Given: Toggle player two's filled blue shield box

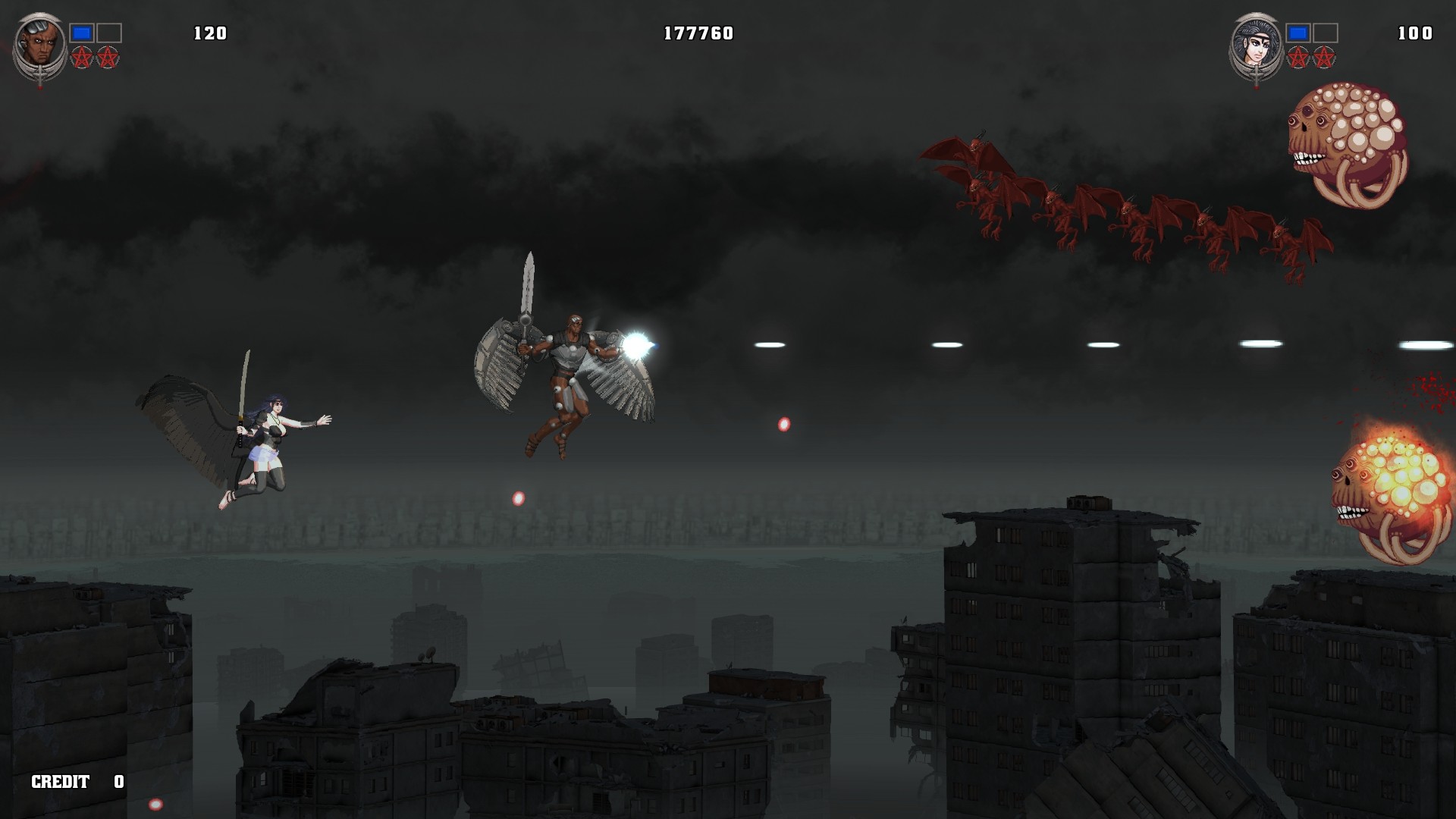Looking at the screenshot, I should coord(1297,34).
